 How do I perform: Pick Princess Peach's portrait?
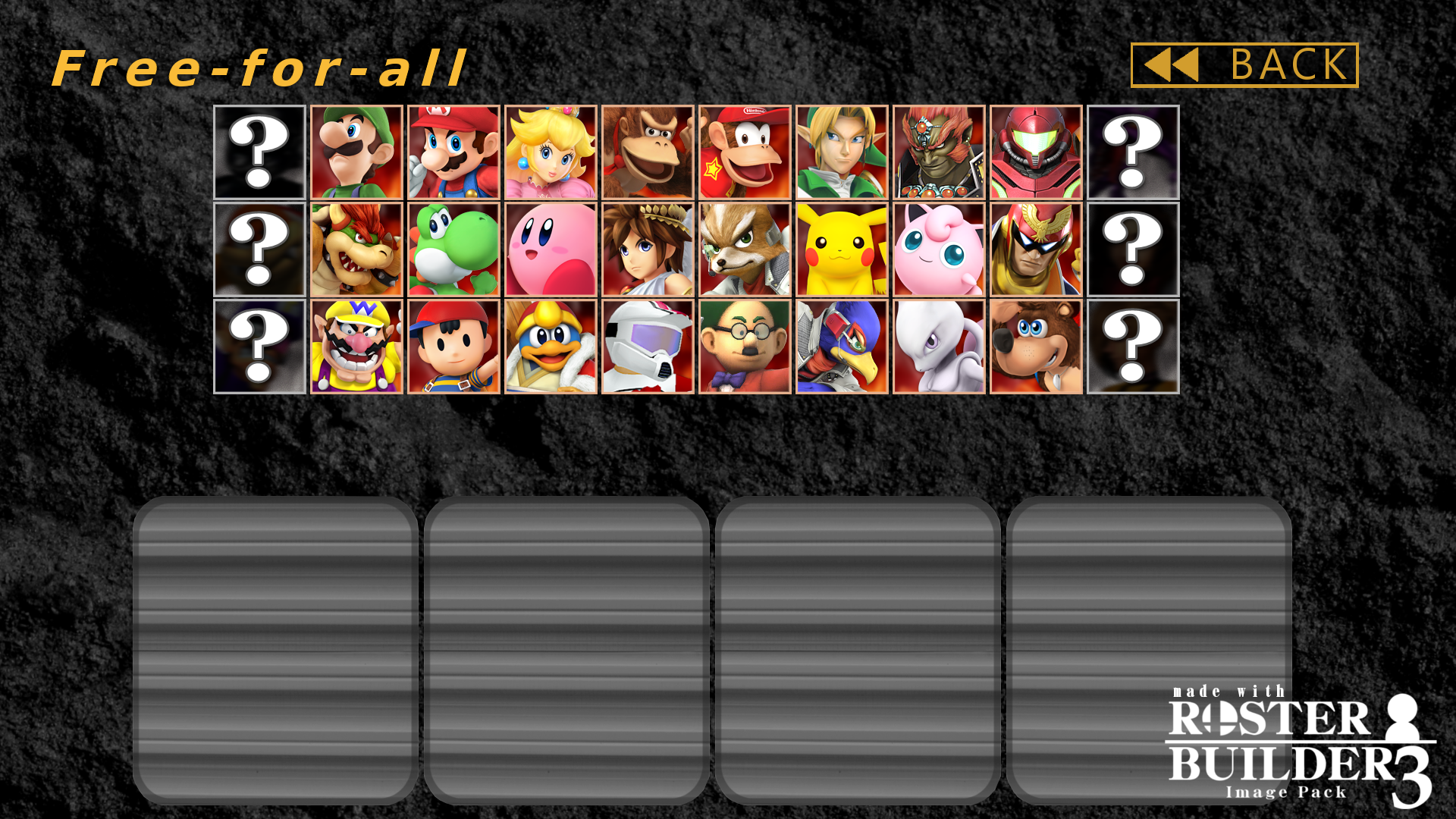550,152
